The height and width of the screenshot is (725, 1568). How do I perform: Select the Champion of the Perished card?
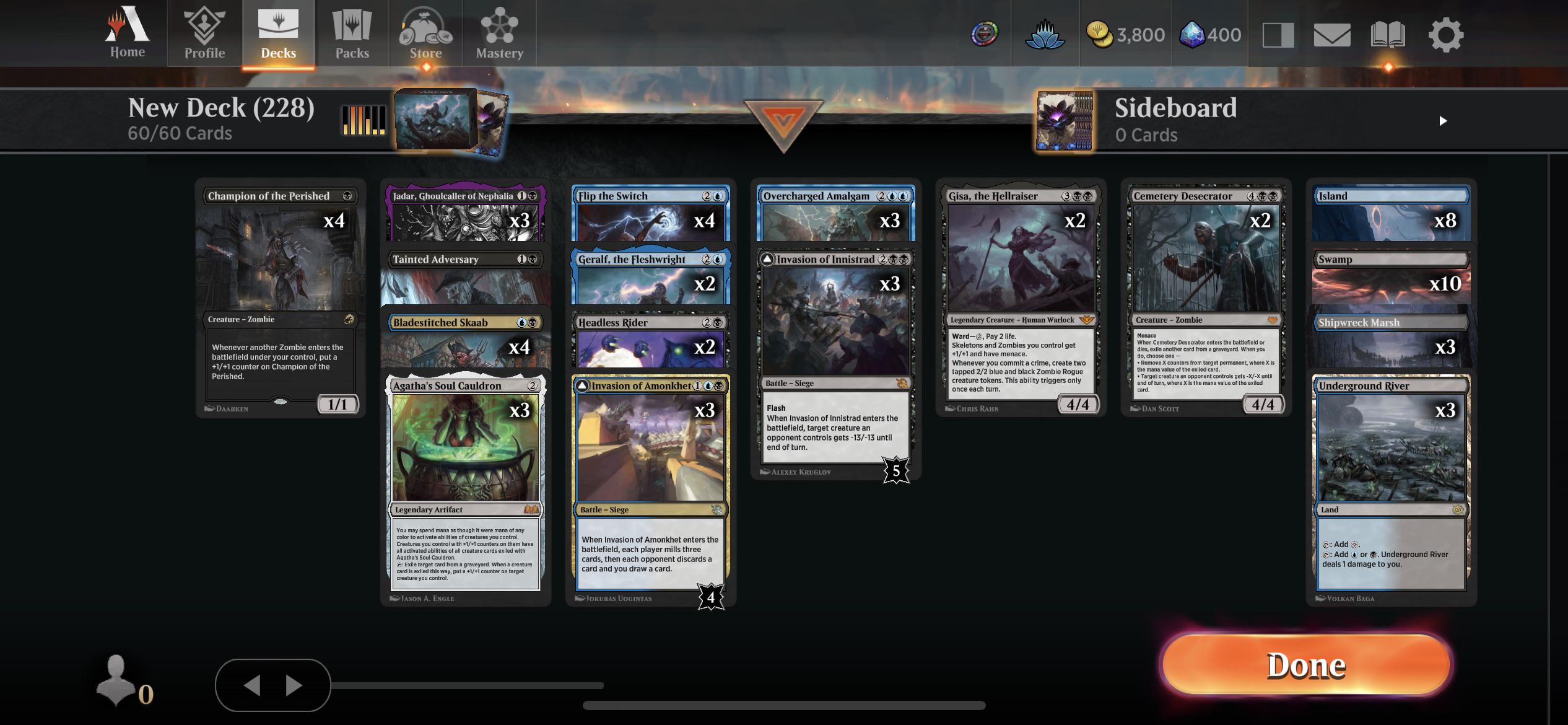coord(280,297)
